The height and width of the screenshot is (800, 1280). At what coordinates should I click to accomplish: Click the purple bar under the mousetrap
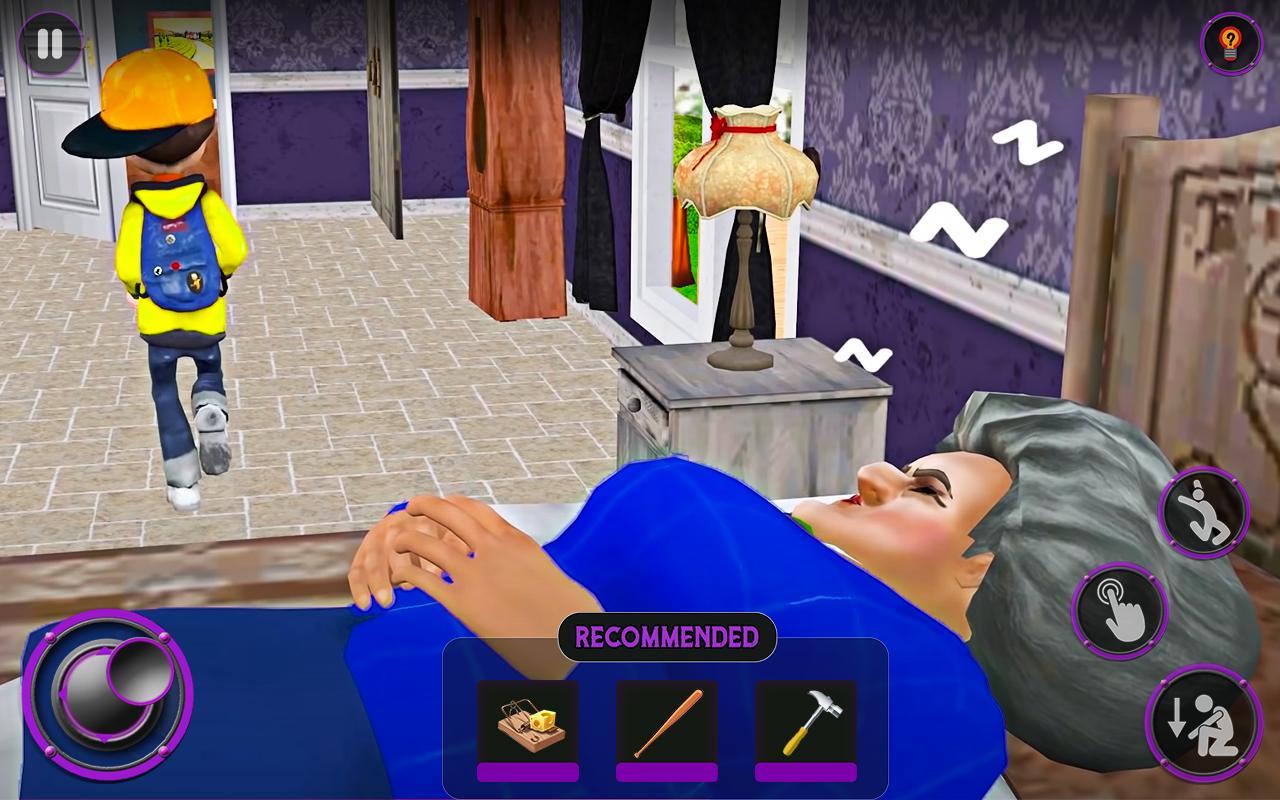(x=527, y=774)
